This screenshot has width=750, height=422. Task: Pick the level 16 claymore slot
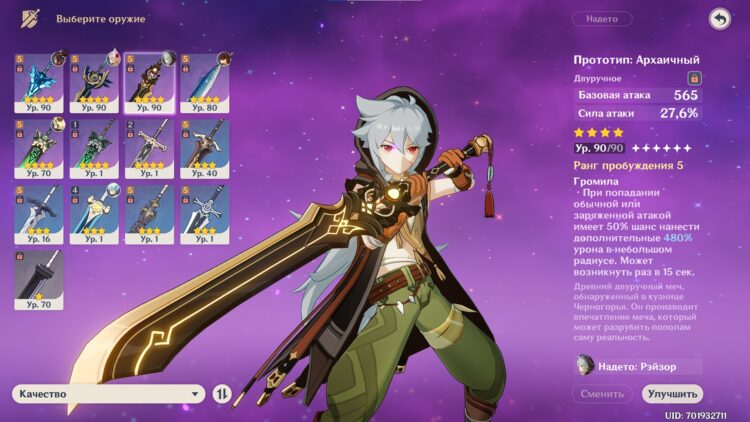[x=39, y=213]
